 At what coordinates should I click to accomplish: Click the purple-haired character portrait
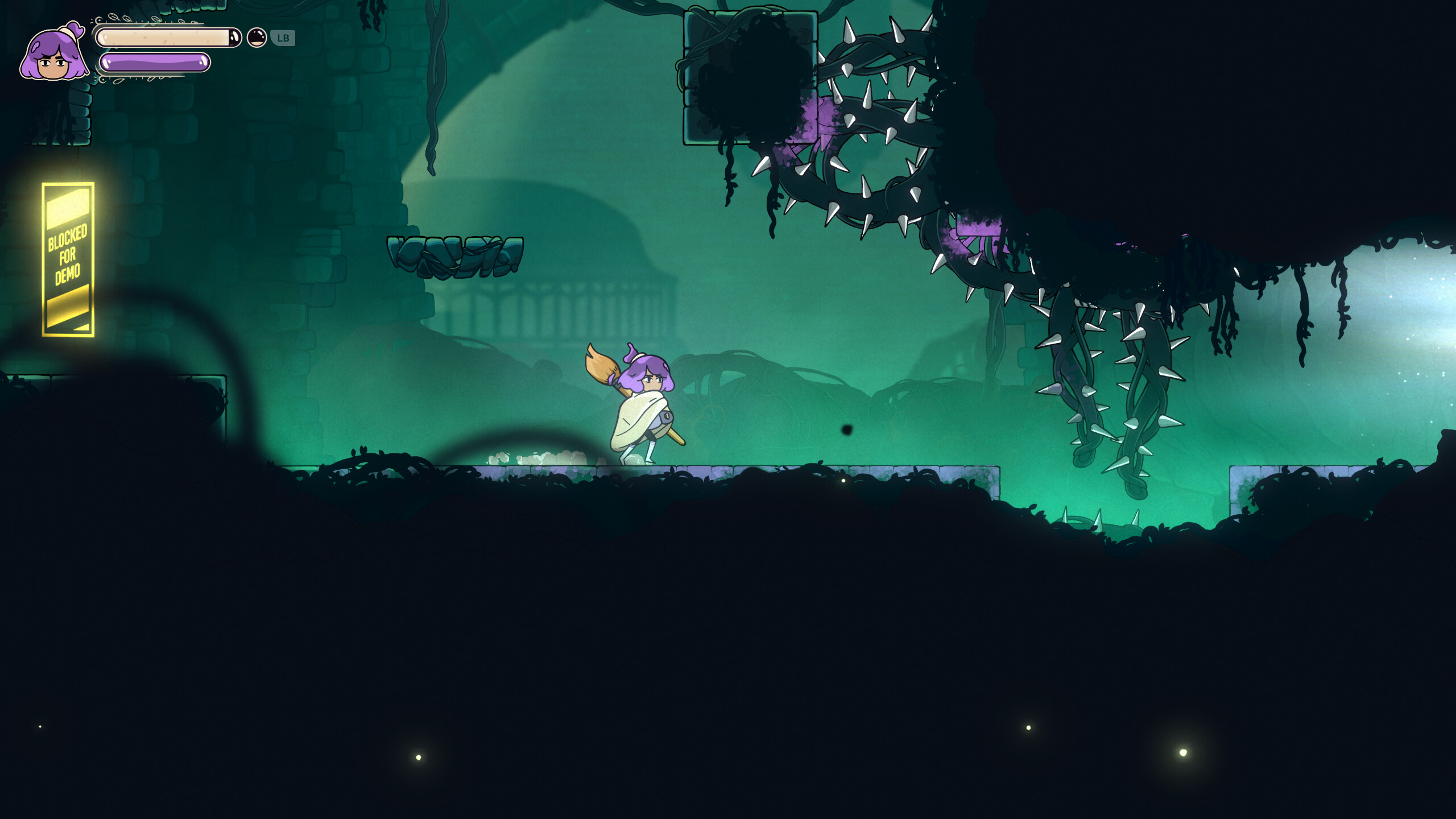coord(54,54)
